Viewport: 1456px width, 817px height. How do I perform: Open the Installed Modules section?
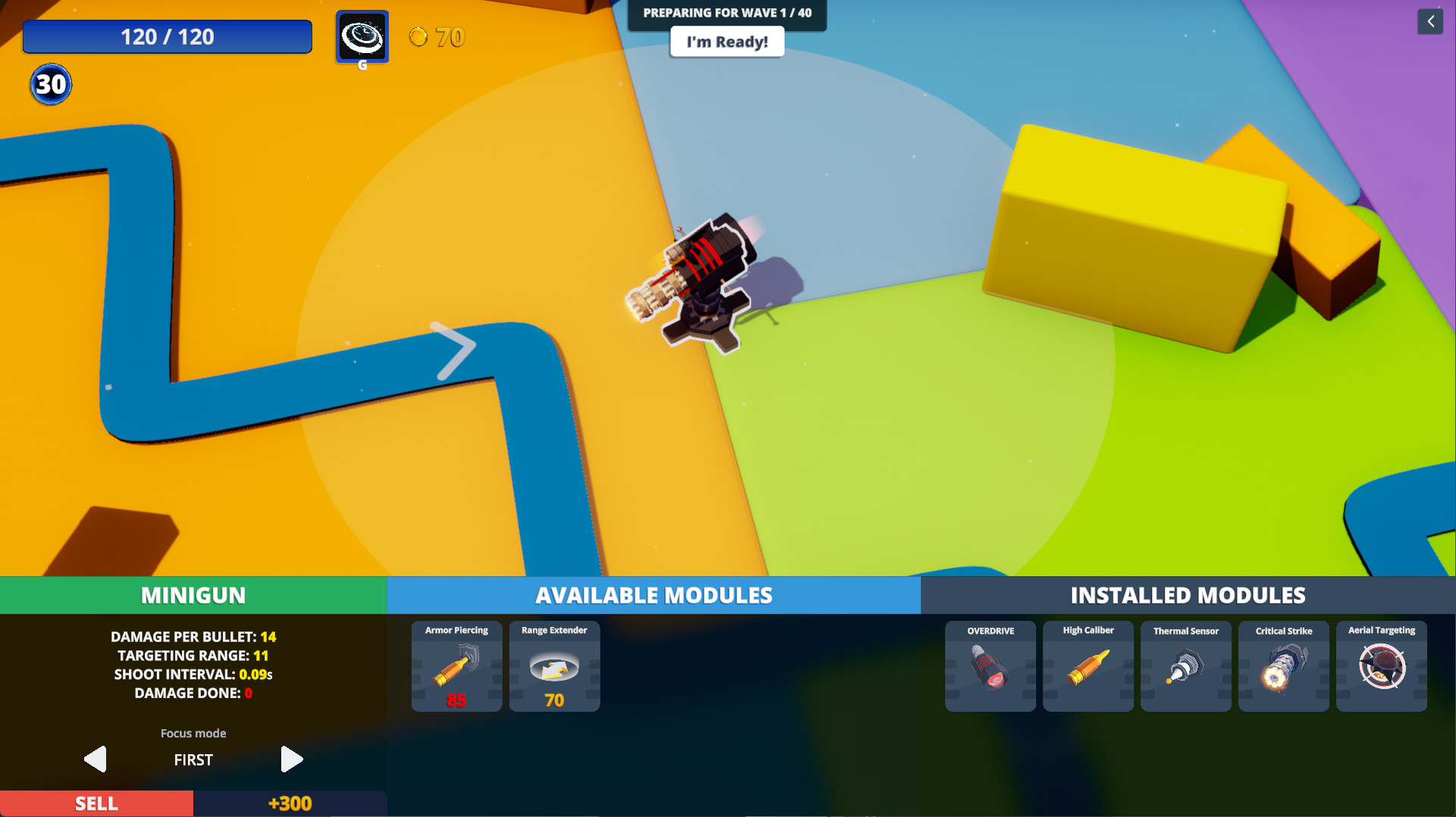pyautogui.click(x=1188, y=595)
